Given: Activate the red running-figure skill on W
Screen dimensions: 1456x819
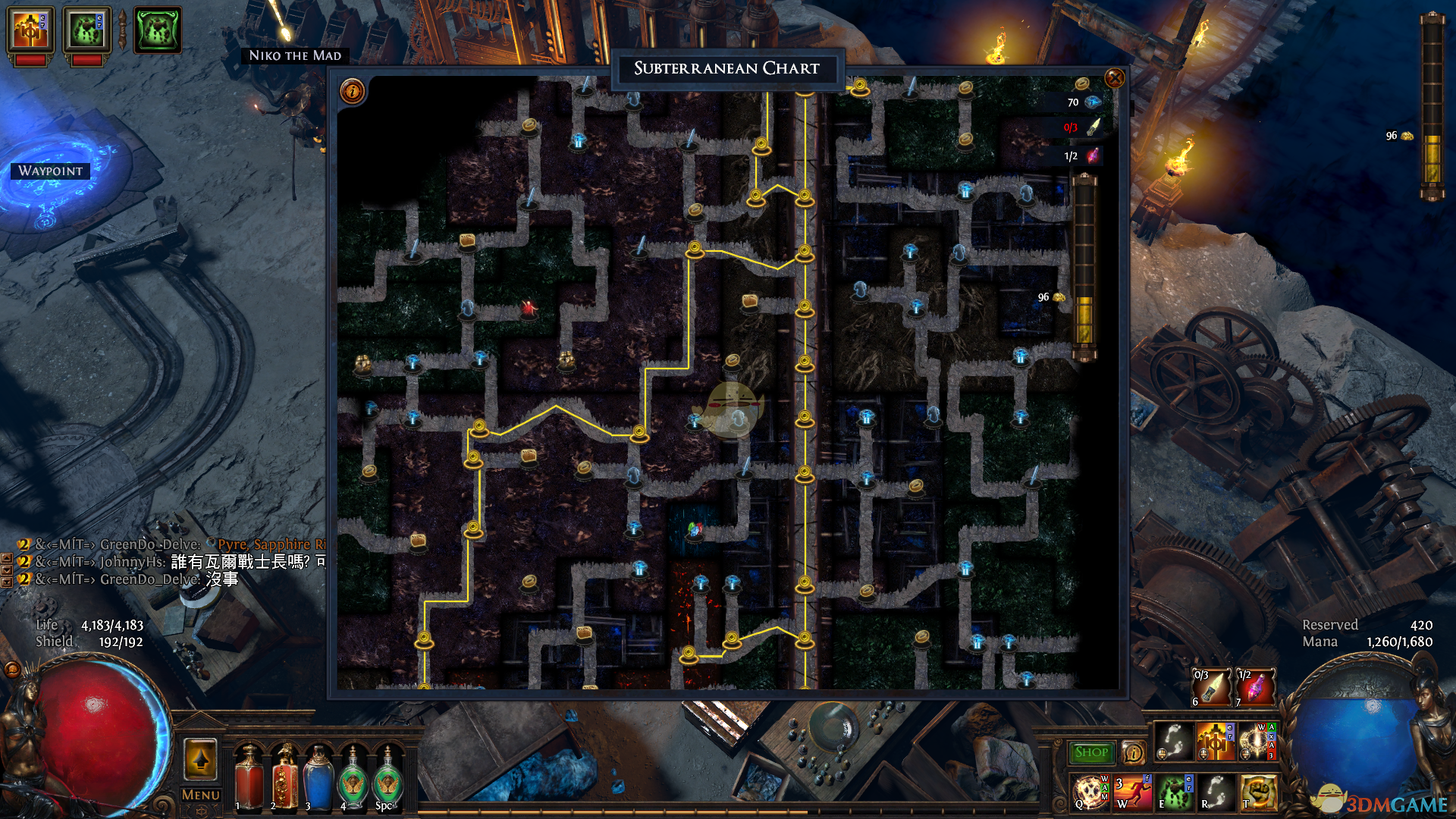Looking at the screenshot, I should (1131, 792).
